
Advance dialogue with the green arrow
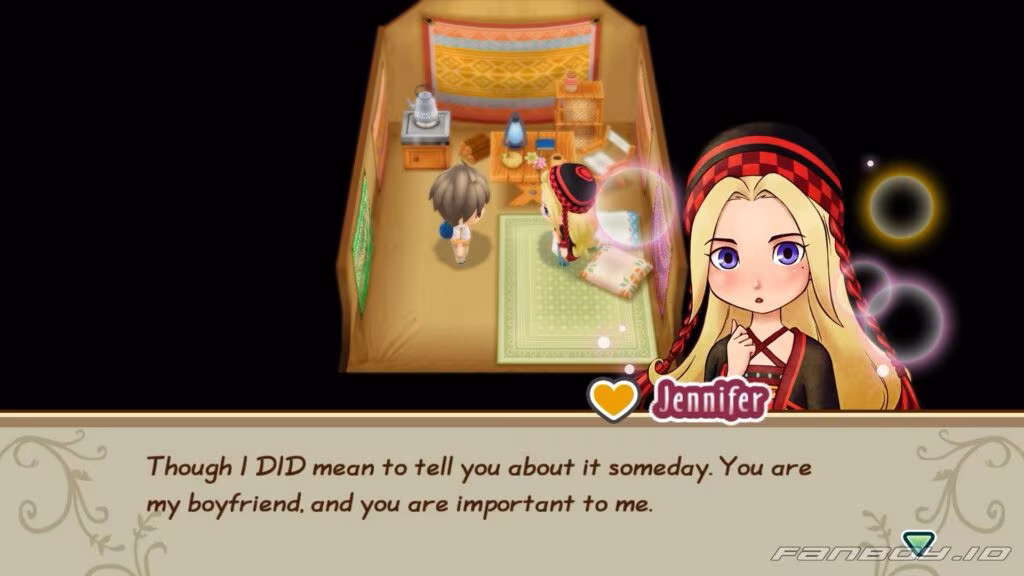click(916, 543)
